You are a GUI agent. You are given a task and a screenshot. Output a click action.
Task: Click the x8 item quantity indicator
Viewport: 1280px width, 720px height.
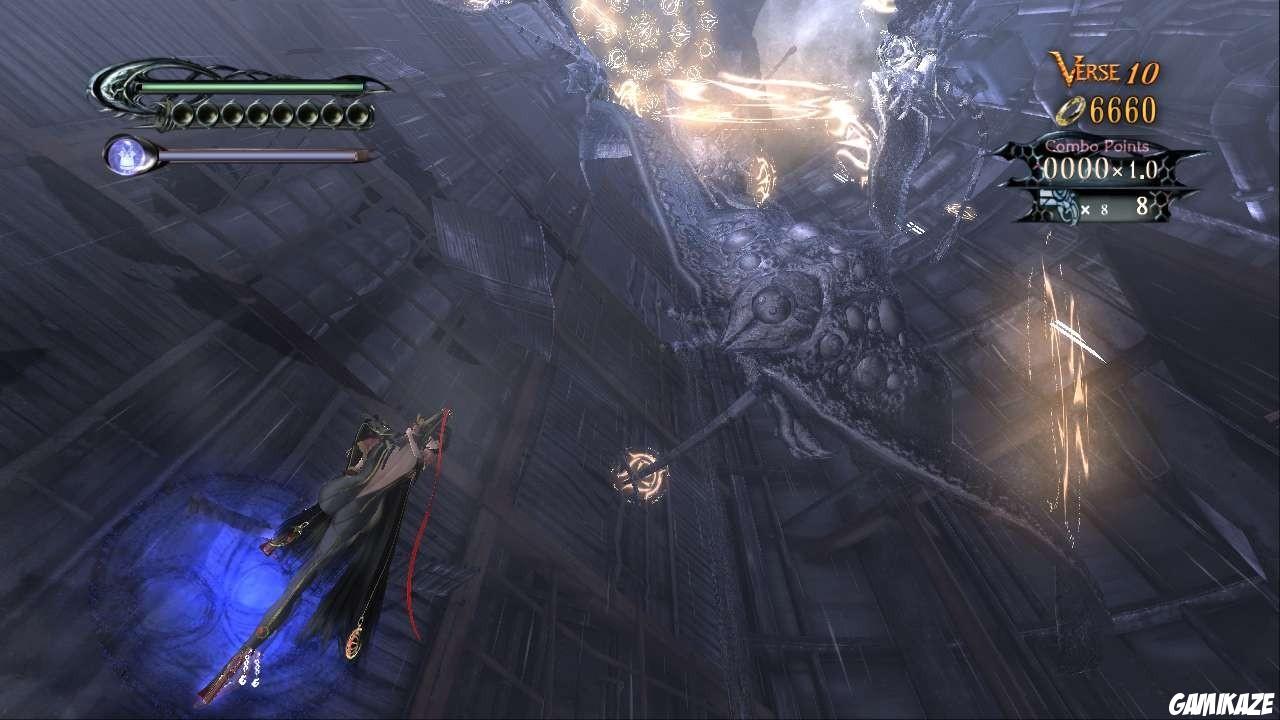1096,209
